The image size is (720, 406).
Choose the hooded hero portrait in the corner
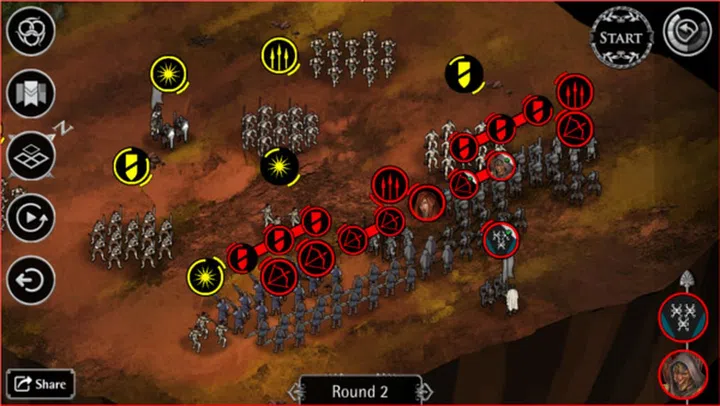point(684,373)
